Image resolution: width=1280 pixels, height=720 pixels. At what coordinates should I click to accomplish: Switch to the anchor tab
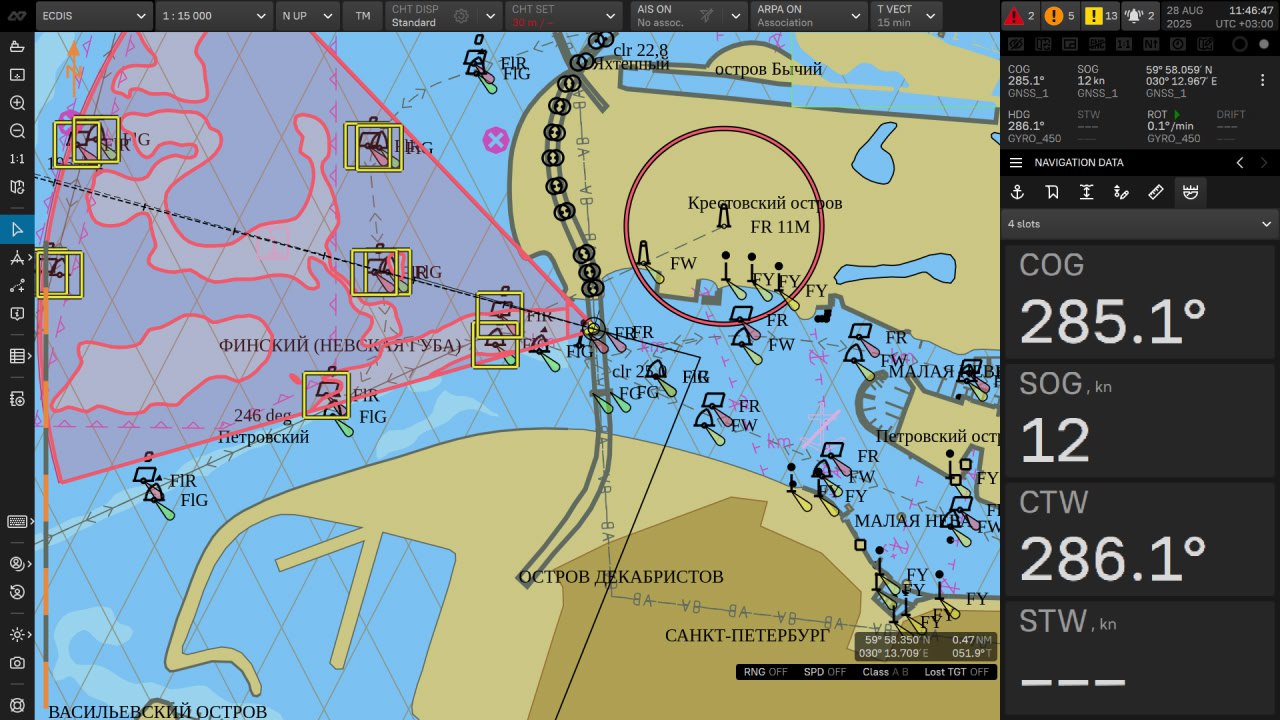[x=1017, y=193]
